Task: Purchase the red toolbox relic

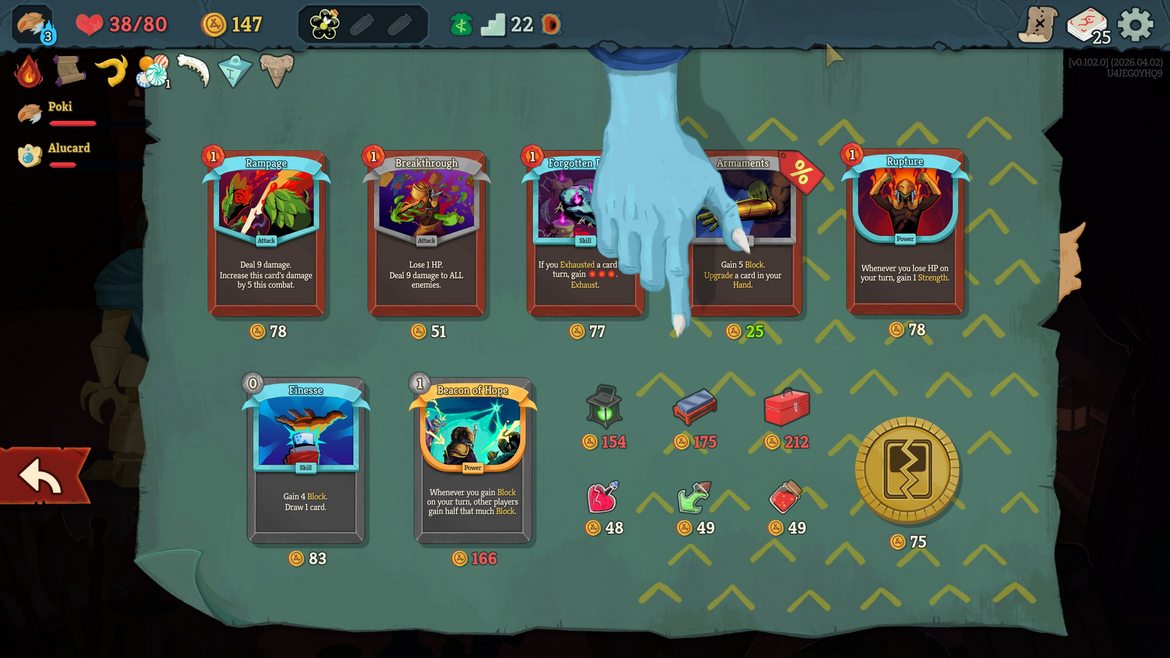Action: (x=786, y=406)
